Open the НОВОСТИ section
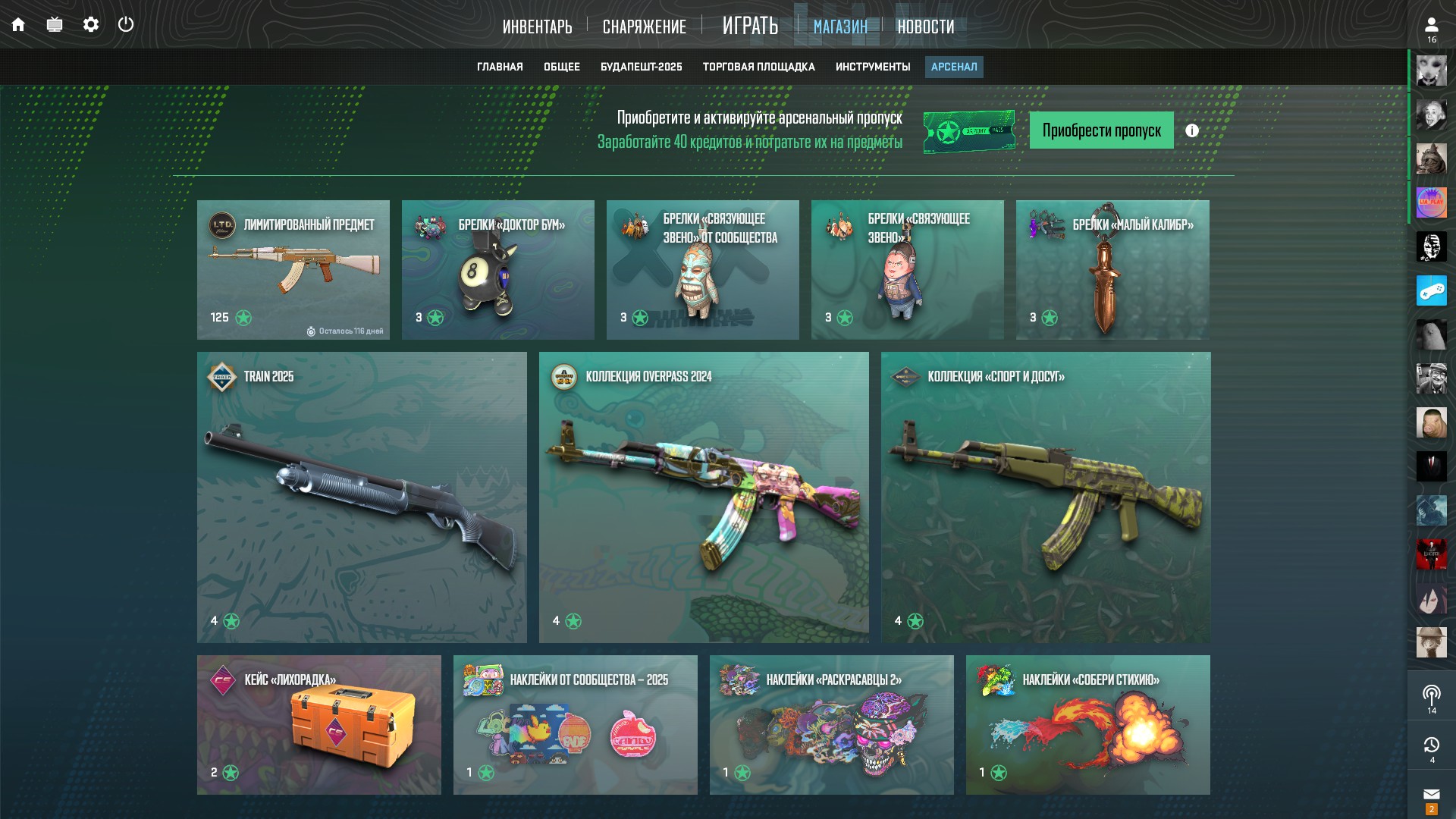Viewport: 1456px width, 819px height. (x=925, y=27)
